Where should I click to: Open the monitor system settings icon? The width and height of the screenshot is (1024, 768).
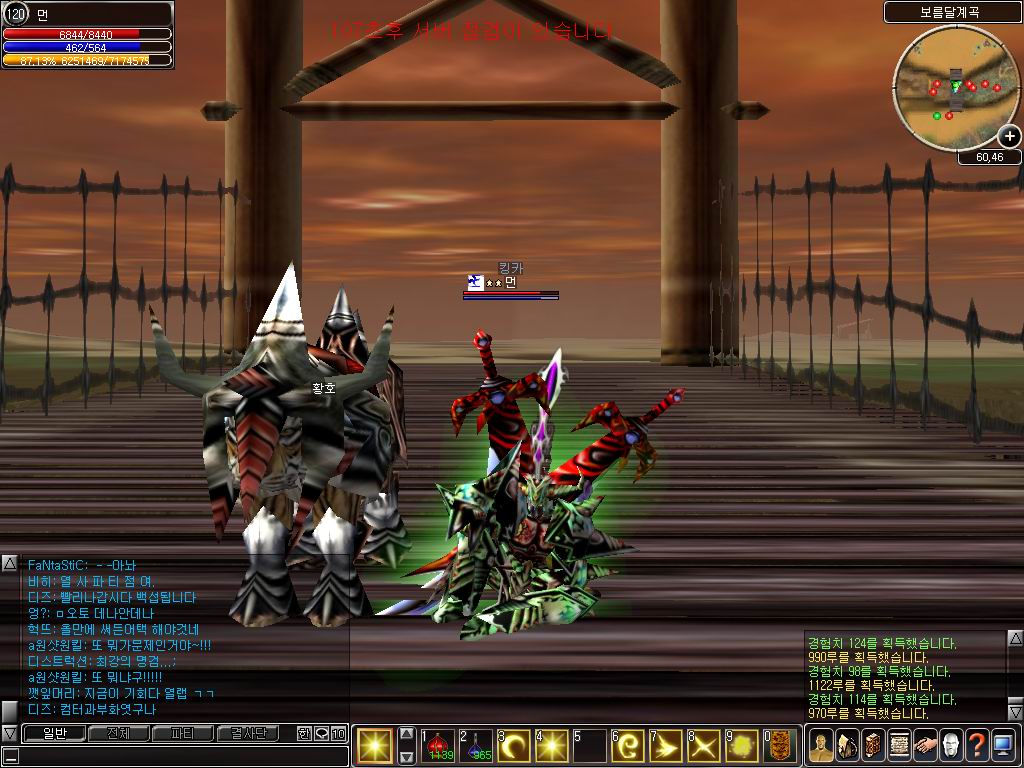point(1002,746)
